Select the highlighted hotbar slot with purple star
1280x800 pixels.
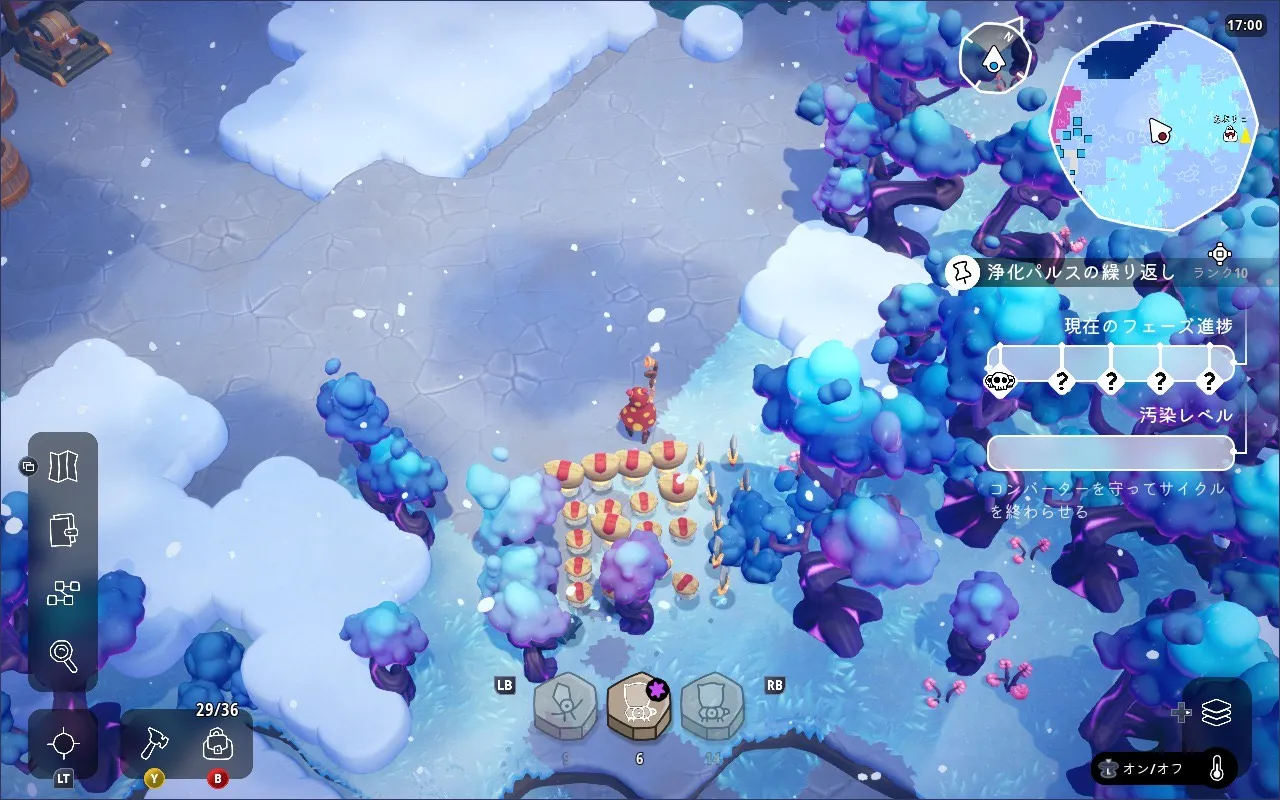[639, 706]
